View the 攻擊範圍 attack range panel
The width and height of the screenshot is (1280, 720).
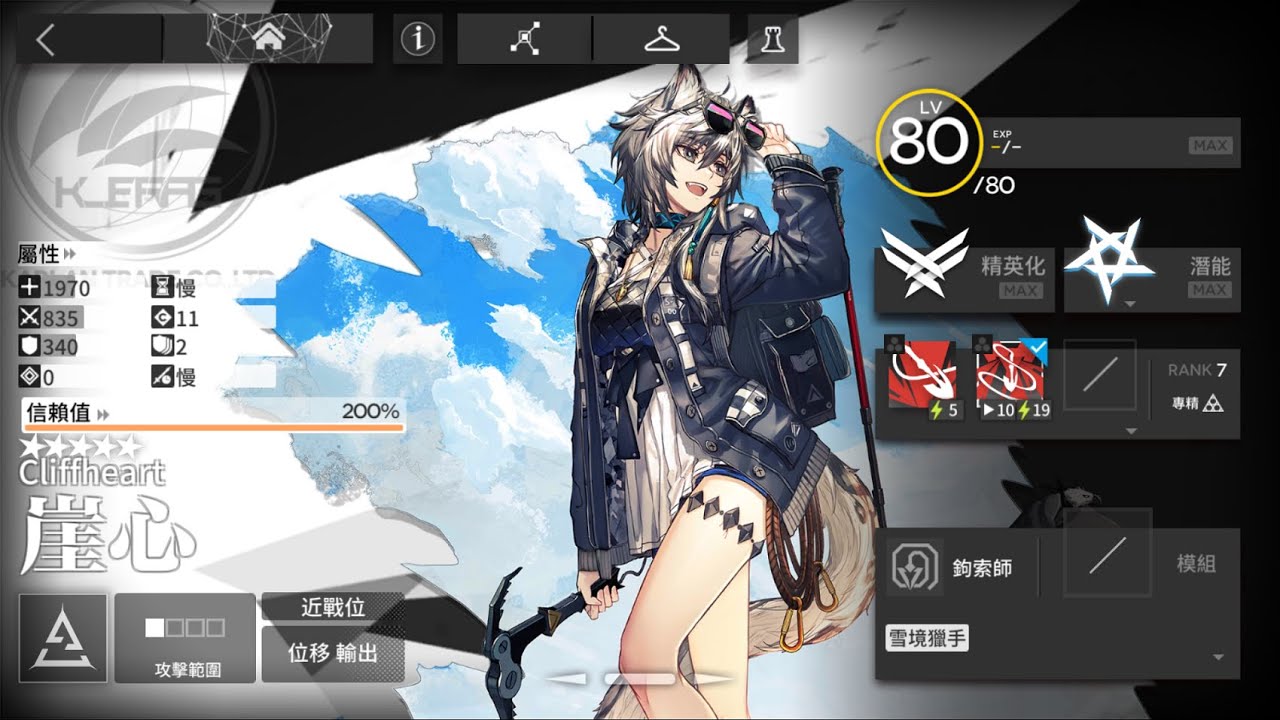[186, 637]
